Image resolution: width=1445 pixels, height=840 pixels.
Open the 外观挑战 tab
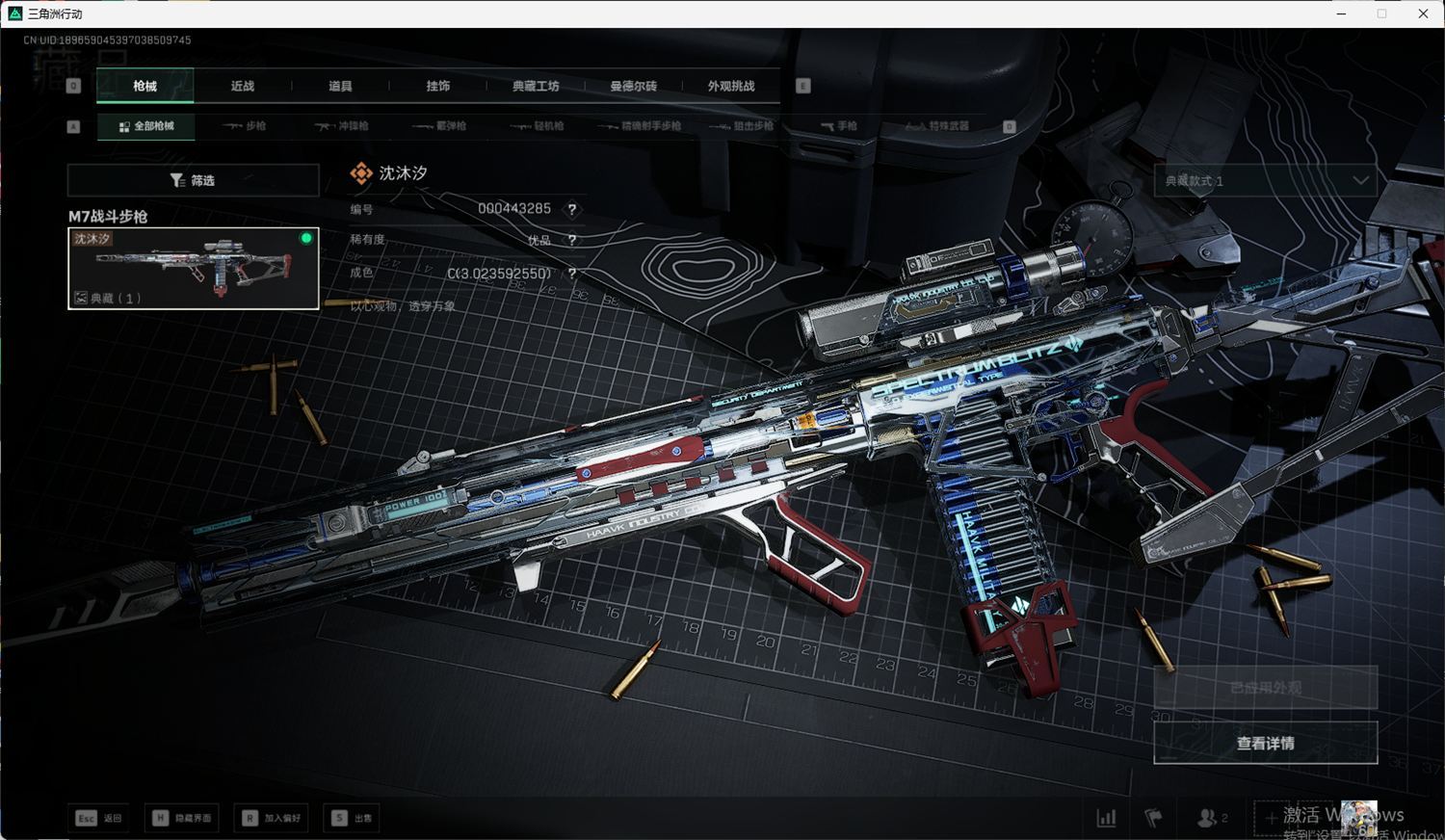[731, 86]
